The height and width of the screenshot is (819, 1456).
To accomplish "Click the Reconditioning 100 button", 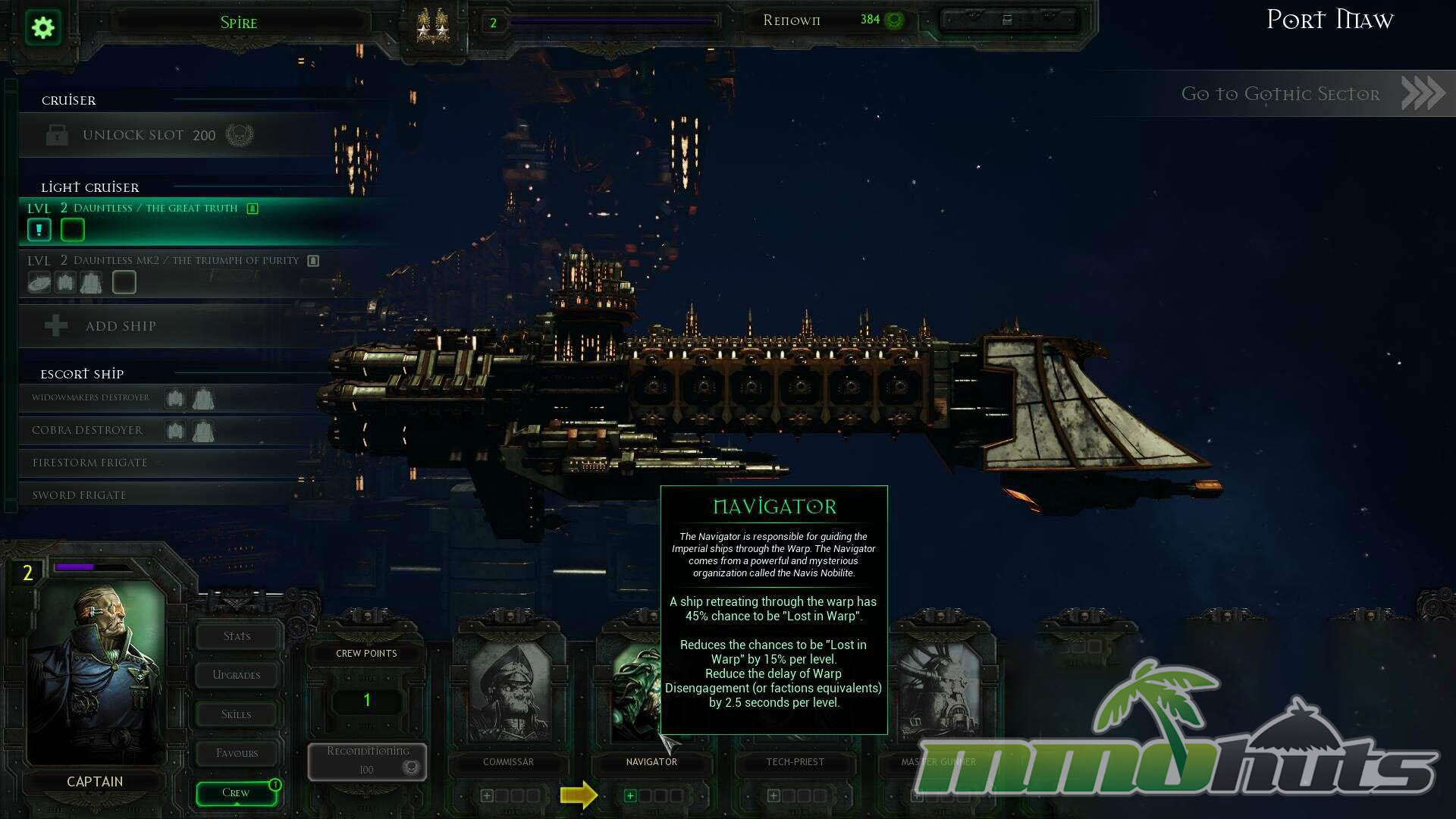I will (368, 761).
